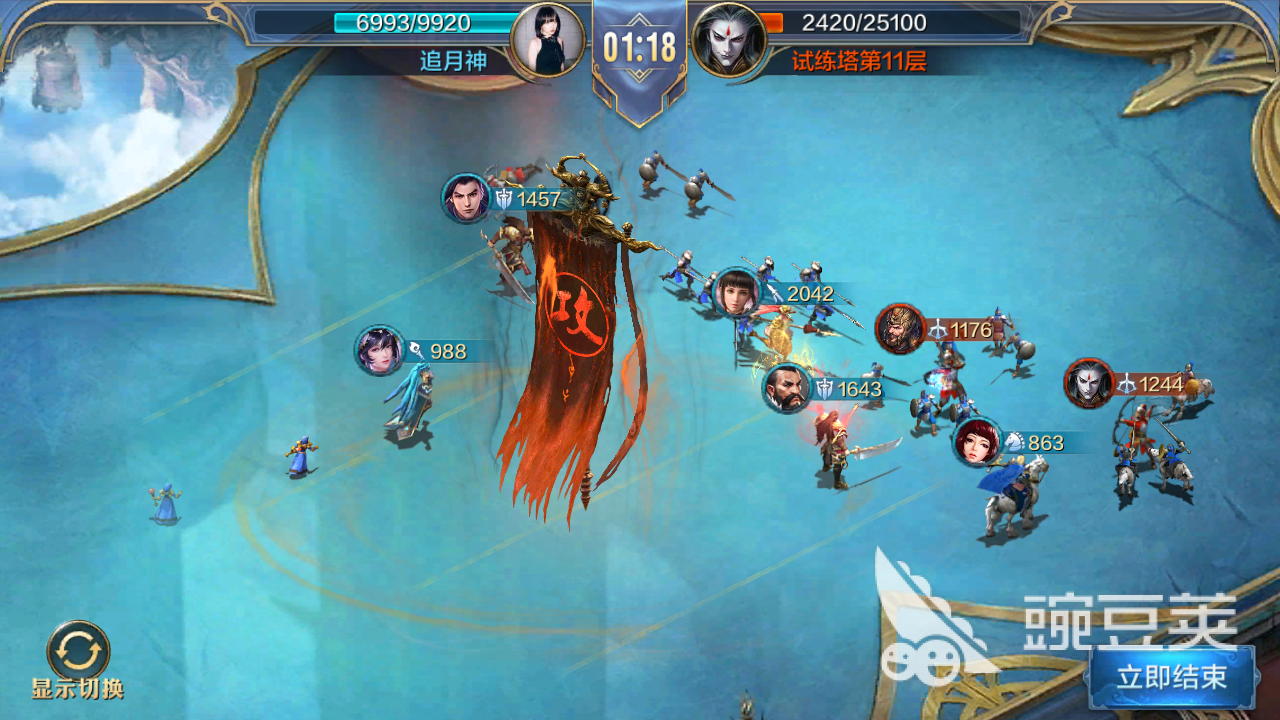The image size is (1280, 720).
Task: Select the enemy boss portrait for 试练塔第11层
Action: pos(729,41)
